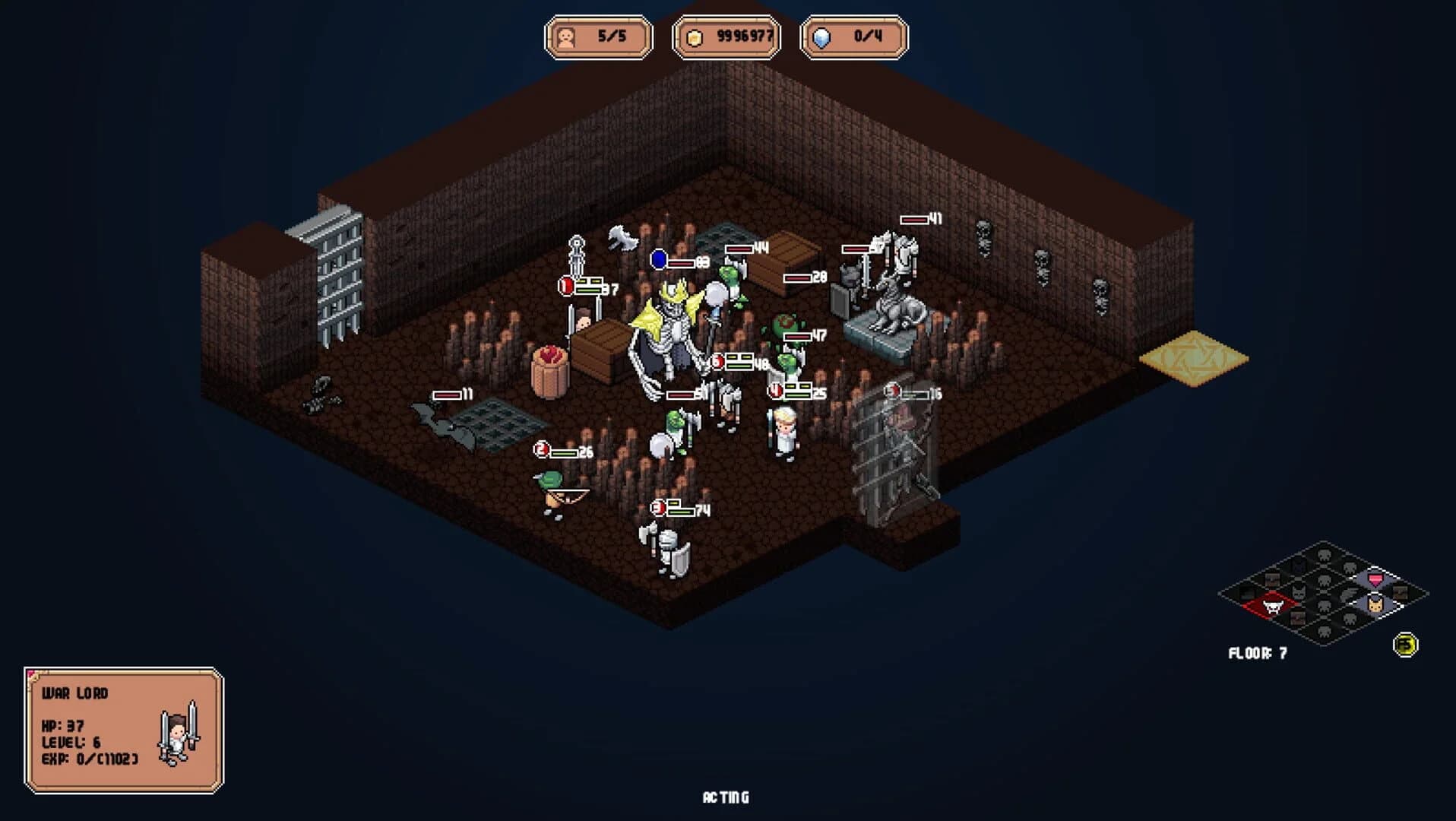Screen dimensions: 1456x821
Task: Click the ACTING status text at bottom
Action: [726, 797]
